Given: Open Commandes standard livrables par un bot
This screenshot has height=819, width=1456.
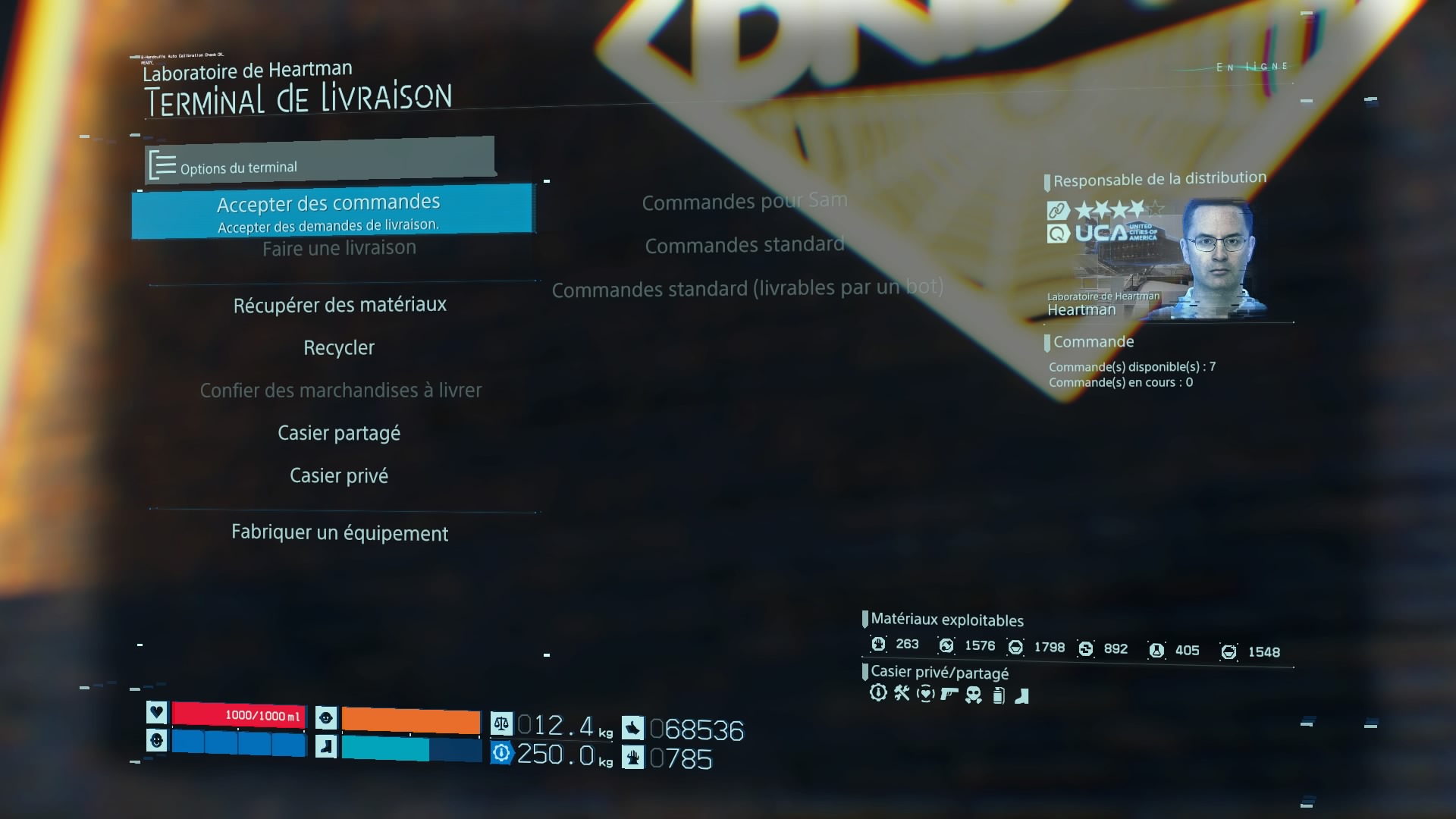Looking at the screenshot, I should tap(748, 288).
